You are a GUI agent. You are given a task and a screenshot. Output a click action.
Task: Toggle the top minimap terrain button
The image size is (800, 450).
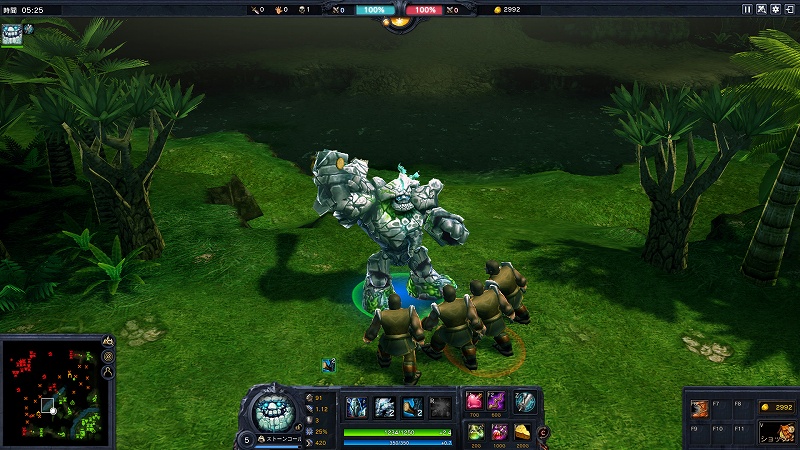click(x=108, y=341)
